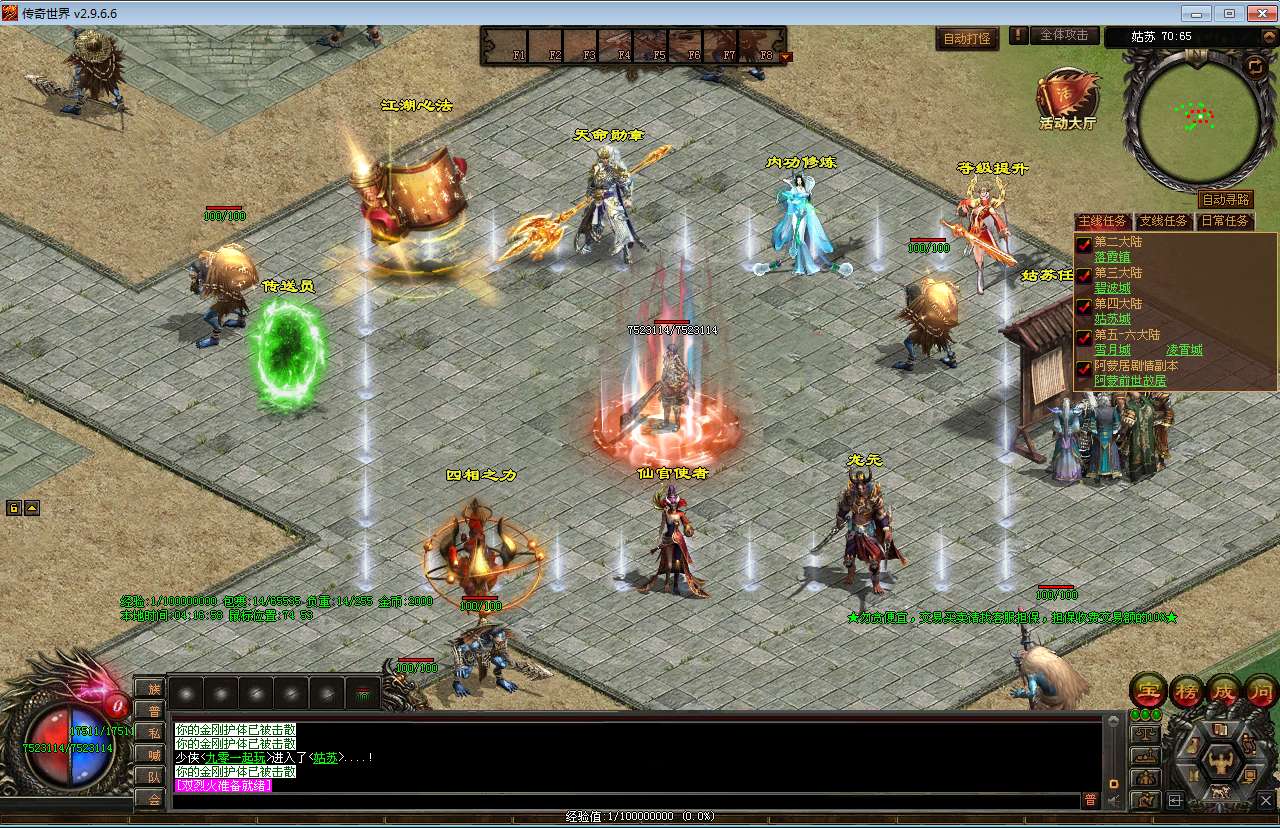Open the 活动大厅 activity hall icon

pos(1067,99)
